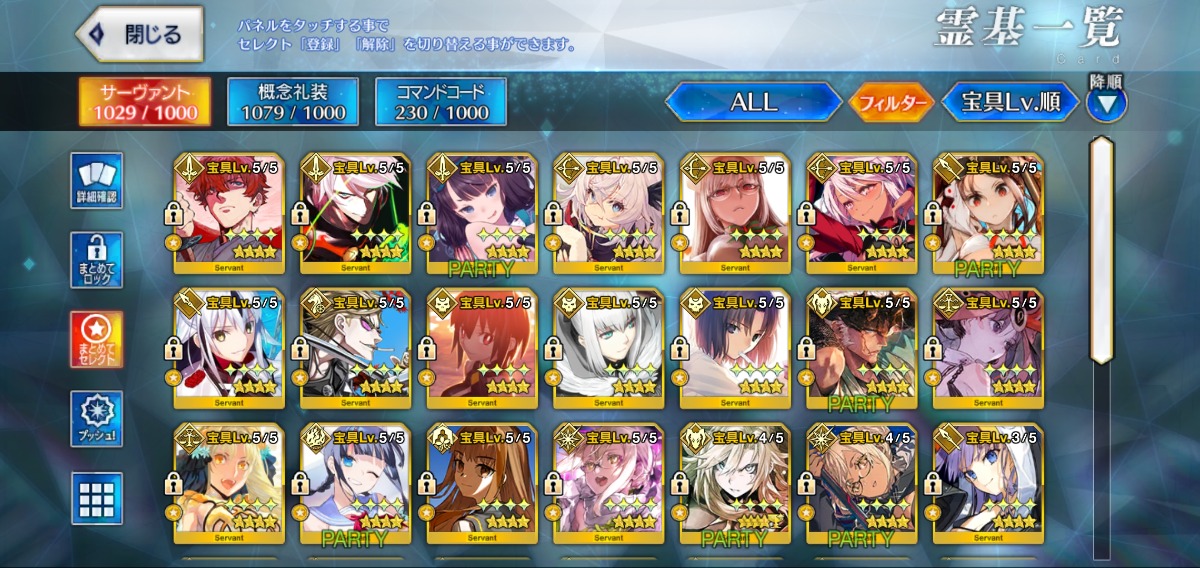Select the purple-haired servant with 宝具Lv.3/5

pos(988,484)
